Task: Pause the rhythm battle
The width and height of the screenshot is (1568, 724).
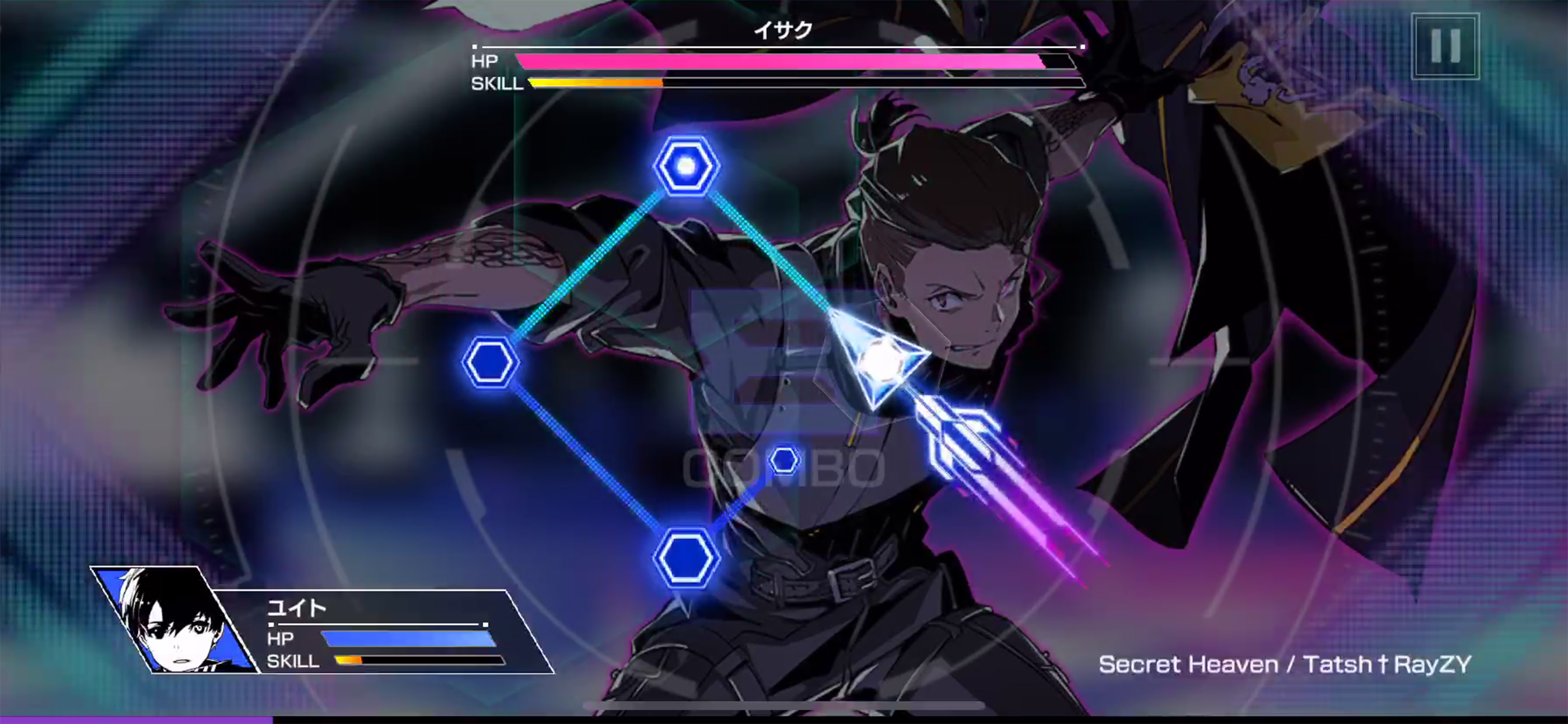Action: click(x=1445, y=46)
